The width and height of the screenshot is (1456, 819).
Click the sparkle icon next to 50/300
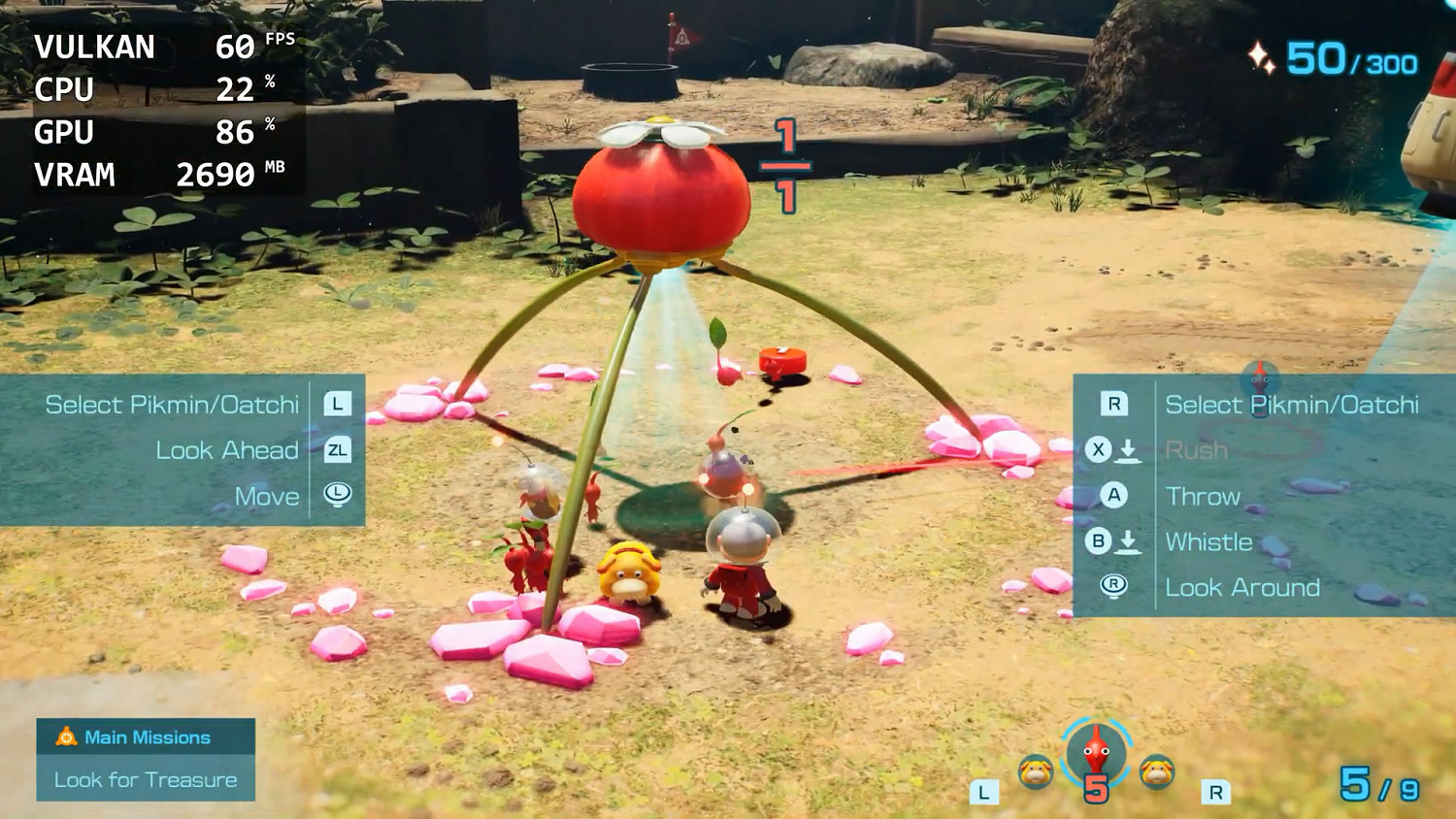click(x=1264, y=57)
